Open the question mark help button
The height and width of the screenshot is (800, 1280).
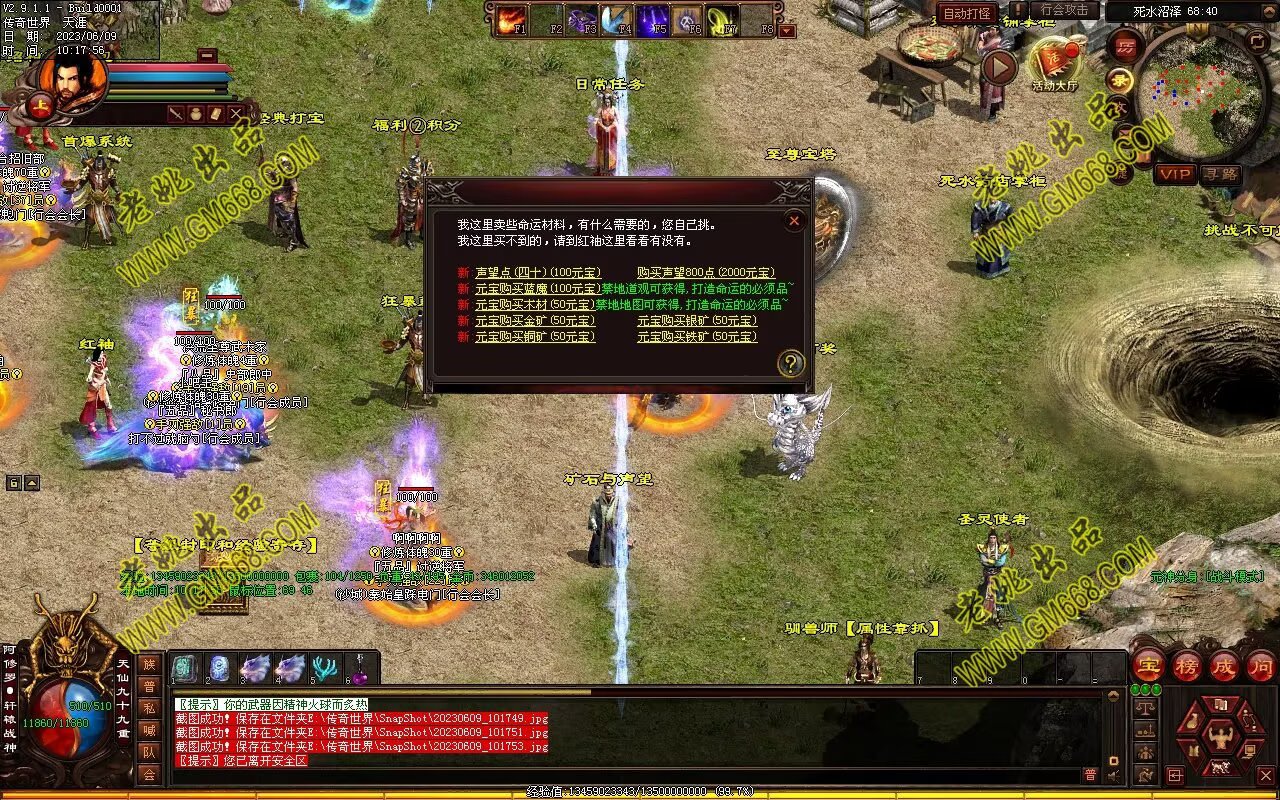click(790, 364)
